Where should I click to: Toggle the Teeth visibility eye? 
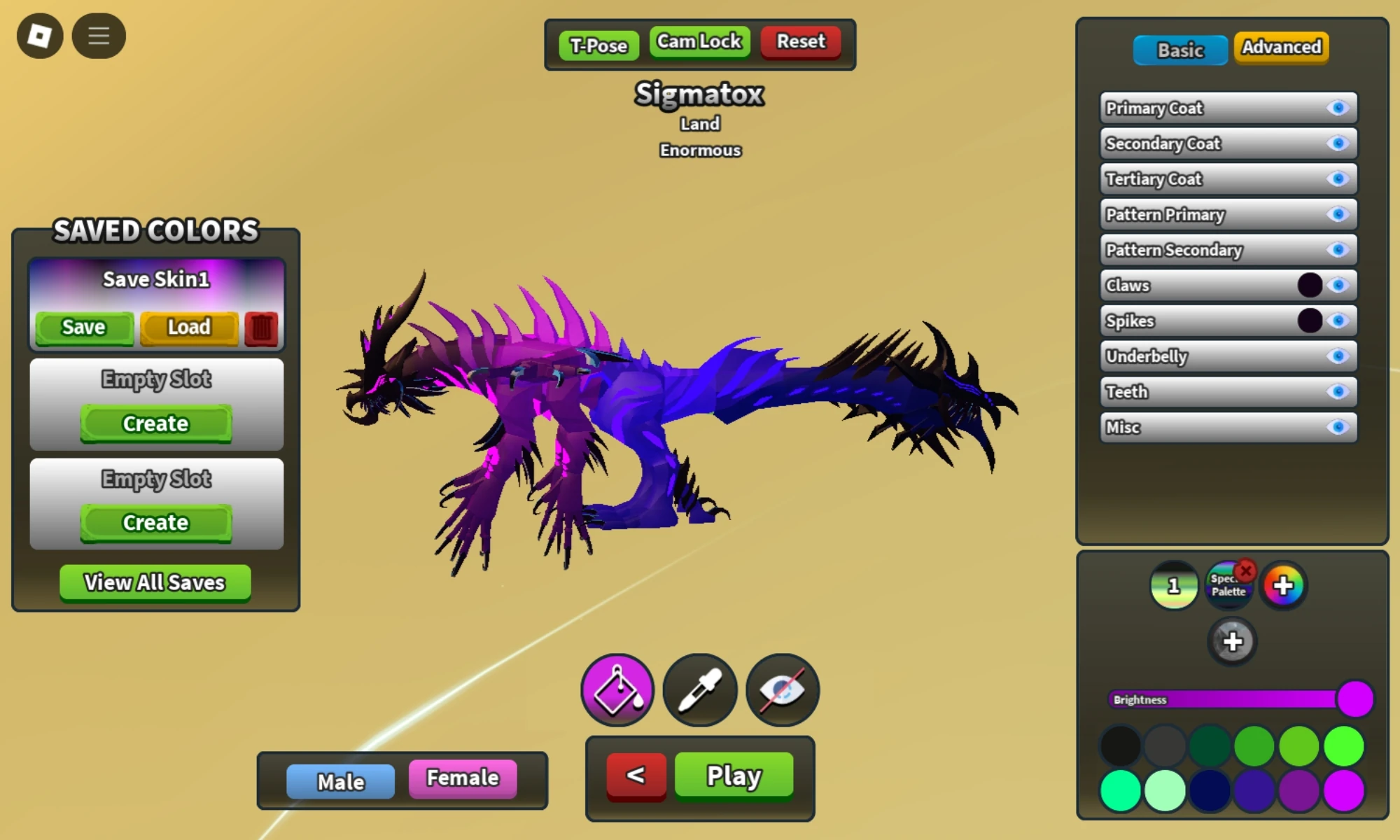pyautogui.click(x=1338, y=392)
